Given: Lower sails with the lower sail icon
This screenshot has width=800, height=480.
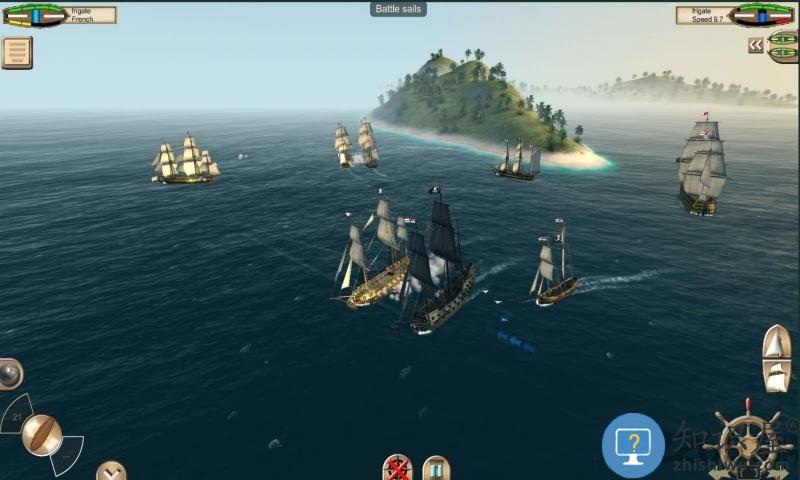Looking at the screenshot, I should (777, 376).
